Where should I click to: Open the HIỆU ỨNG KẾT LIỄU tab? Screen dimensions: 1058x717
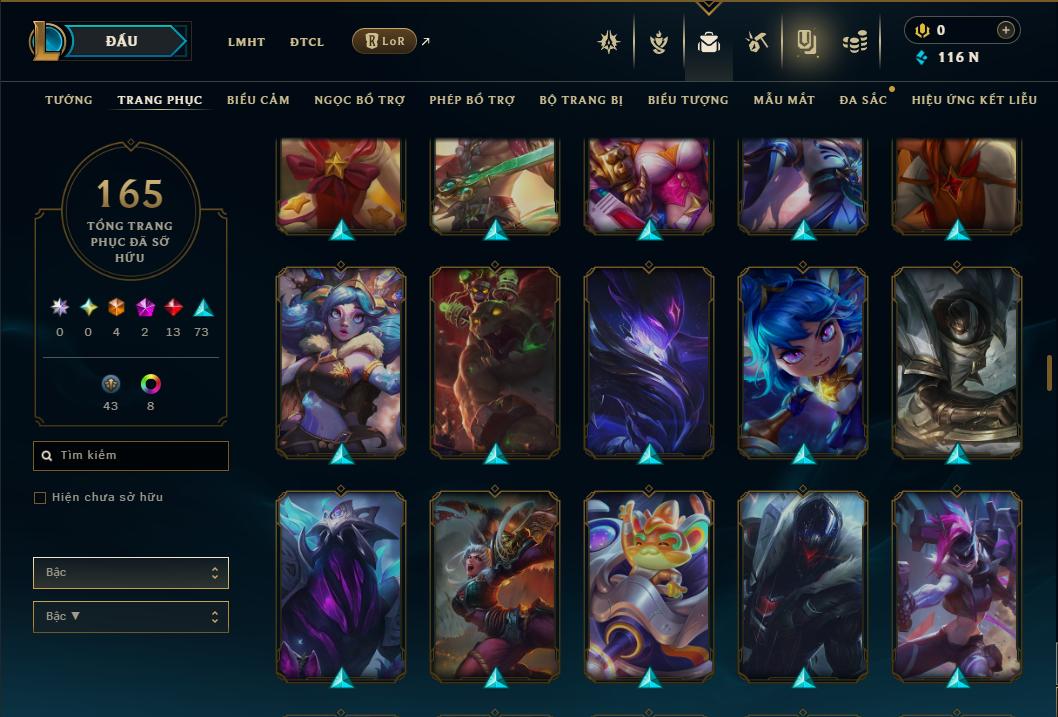(974, 100)
